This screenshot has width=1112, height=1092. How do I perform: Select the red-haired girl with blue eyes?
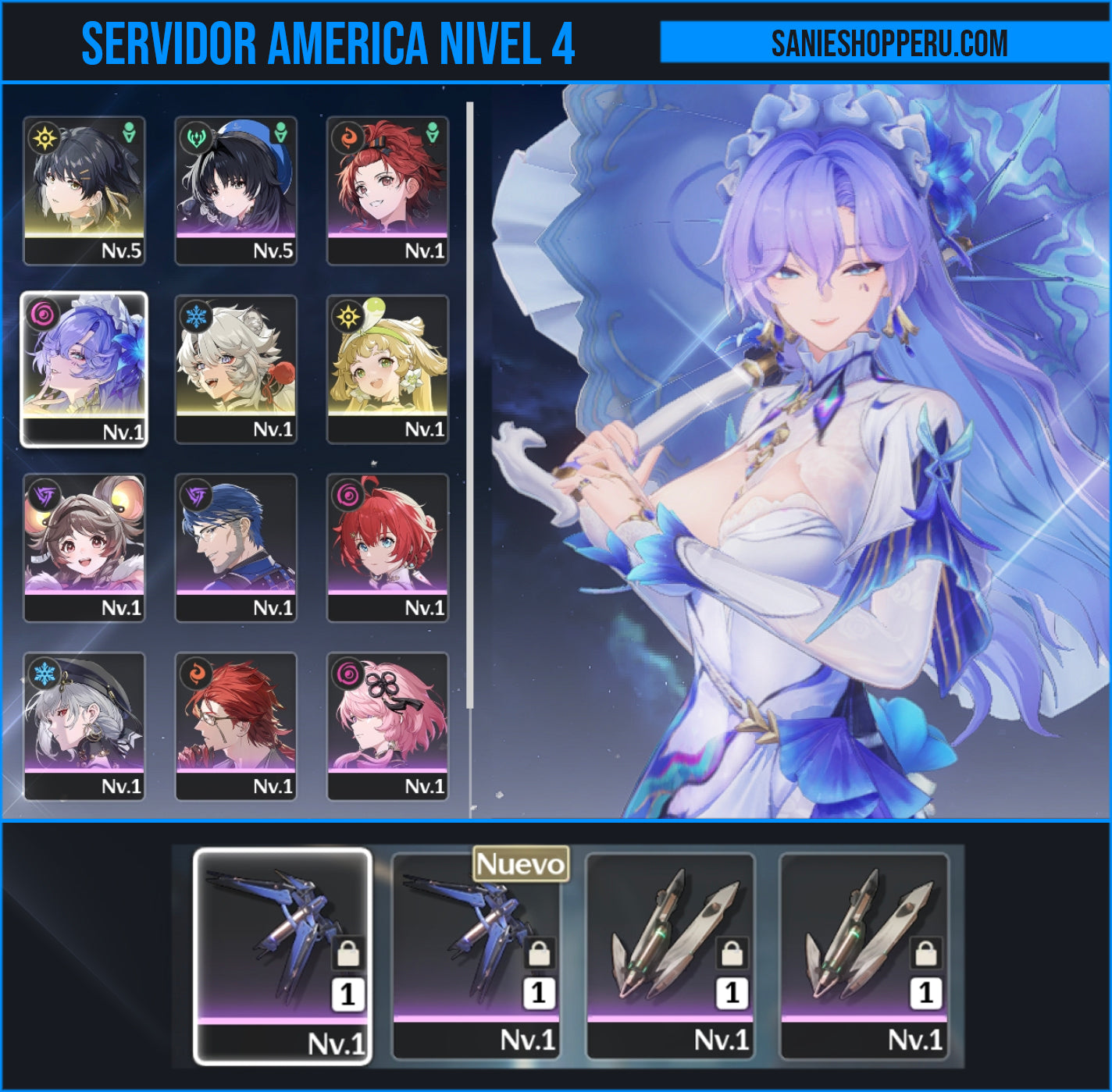pos(387,548)
